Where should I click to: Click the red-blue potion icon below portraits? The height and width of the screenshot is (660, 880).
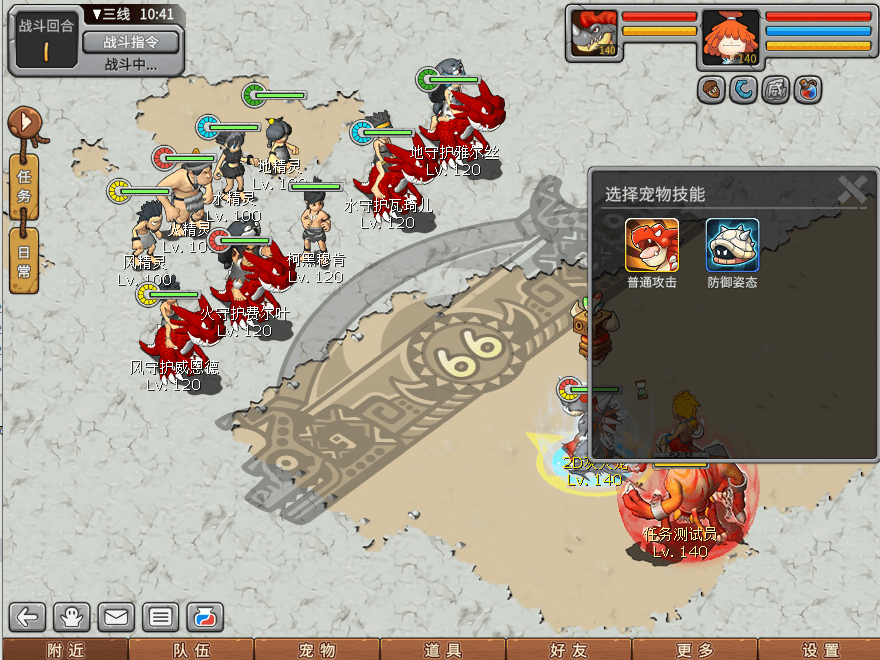coord(808,91)
